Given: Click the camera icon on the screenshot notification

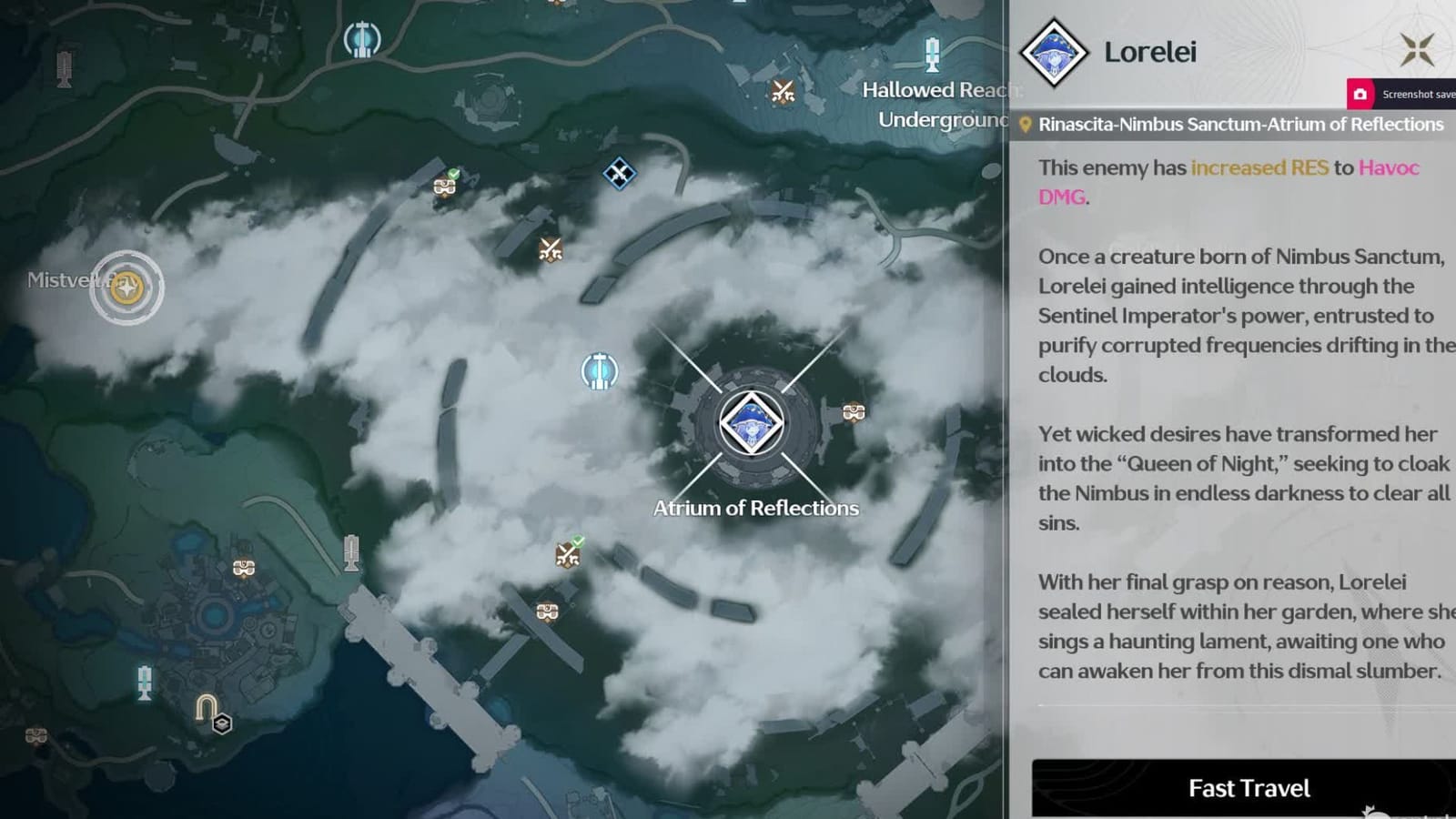Looking at the screenshot, I should click(x=1360, y=94).
